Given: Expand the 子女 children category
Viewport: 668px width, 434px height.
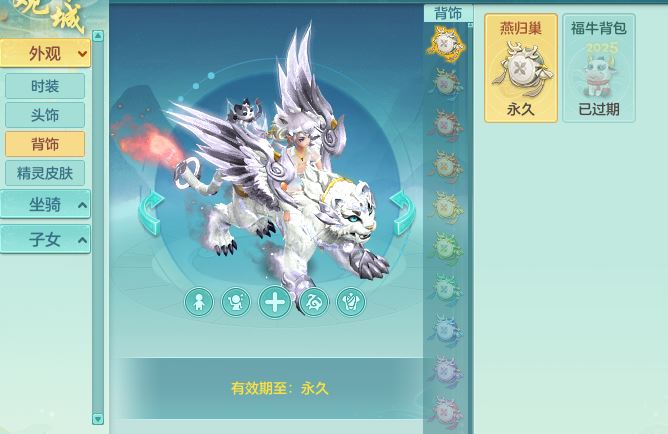Looking at the screenshot, I should (45, 240).
